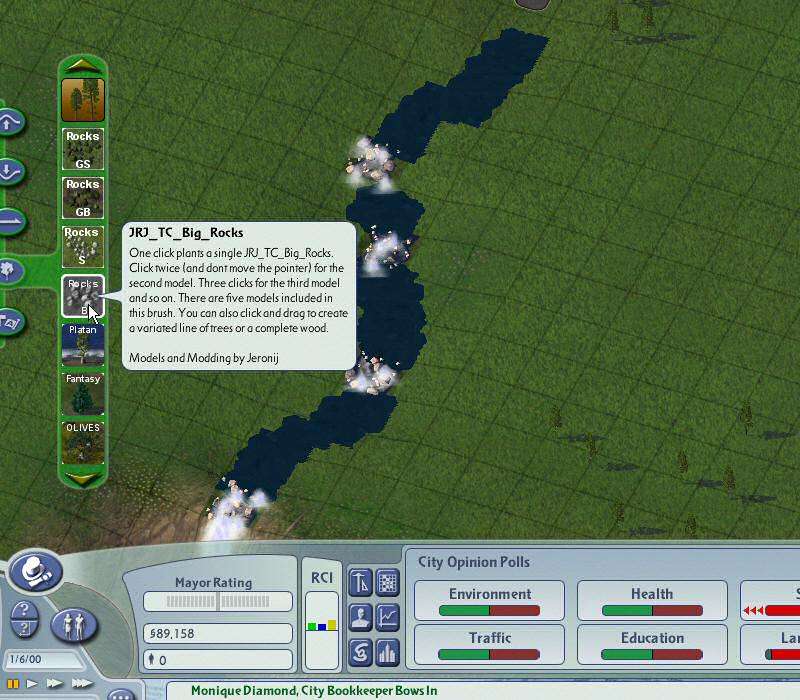
Task: Open the My Sims people button
Action: coord(75,625)
